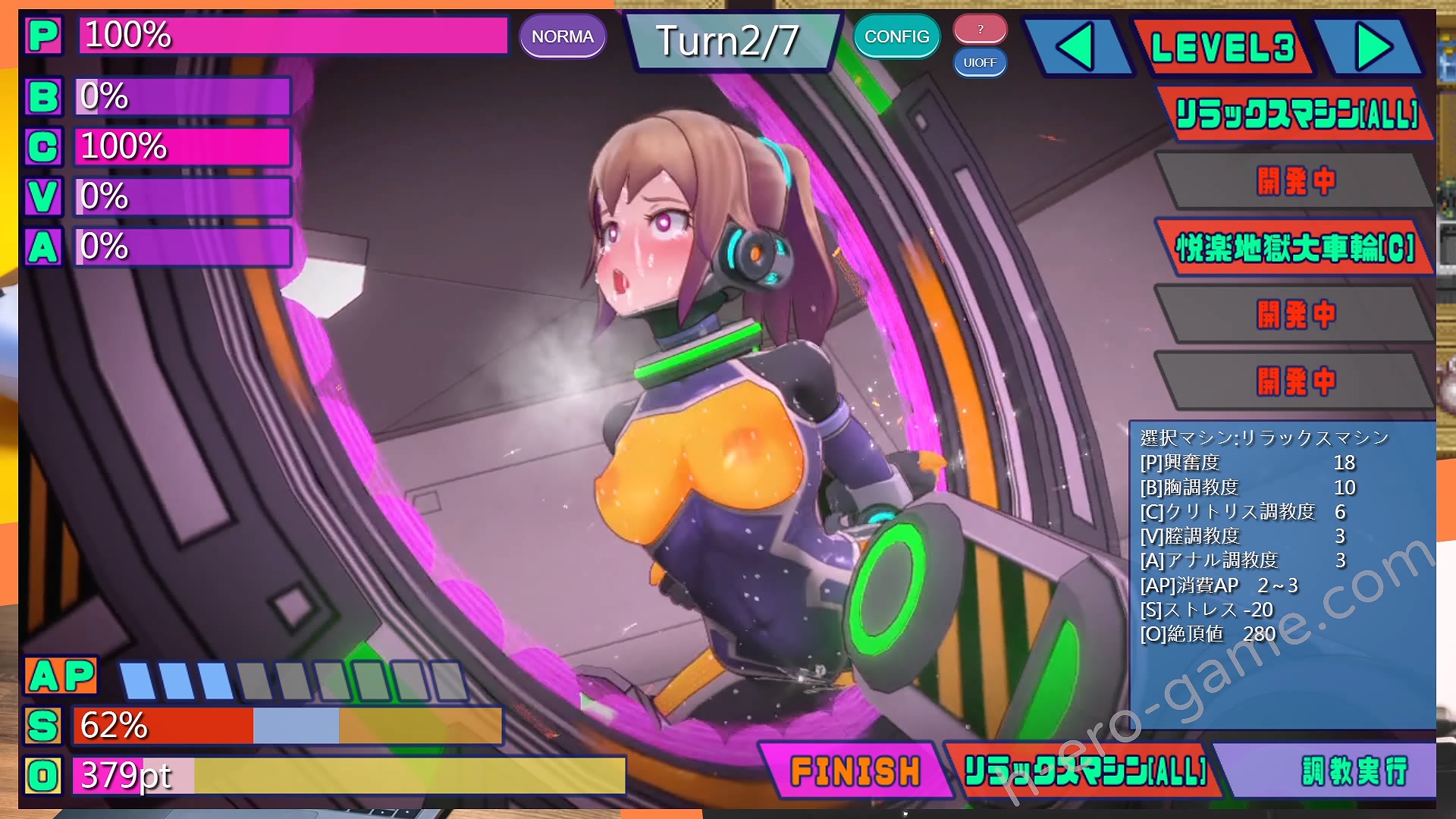Click the FINISH button
The width and height of the screenshot is (1456, 819).
pos(855,771)
